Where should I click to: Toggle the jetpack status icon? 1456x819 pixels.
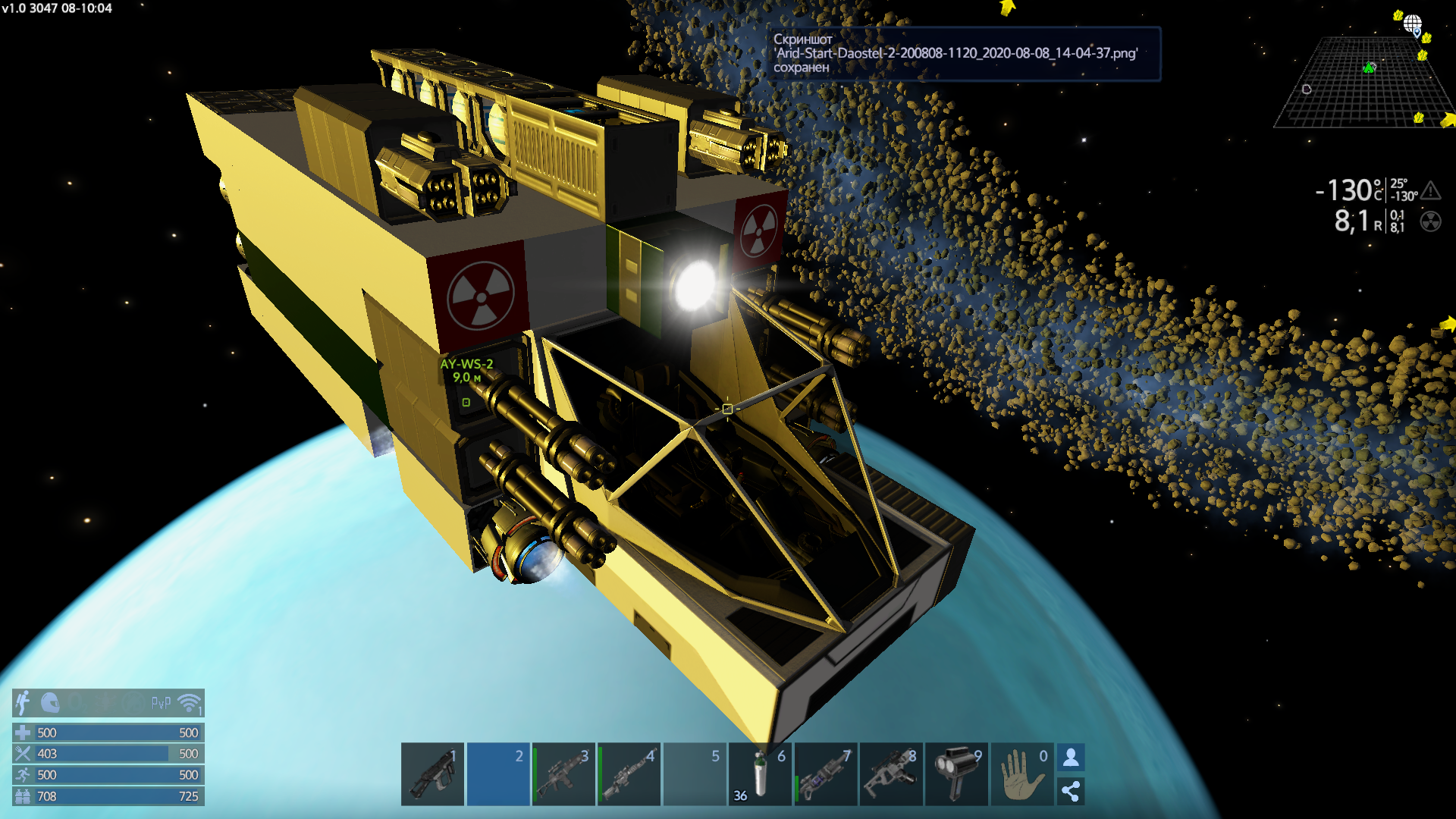[x=24, y=703]
